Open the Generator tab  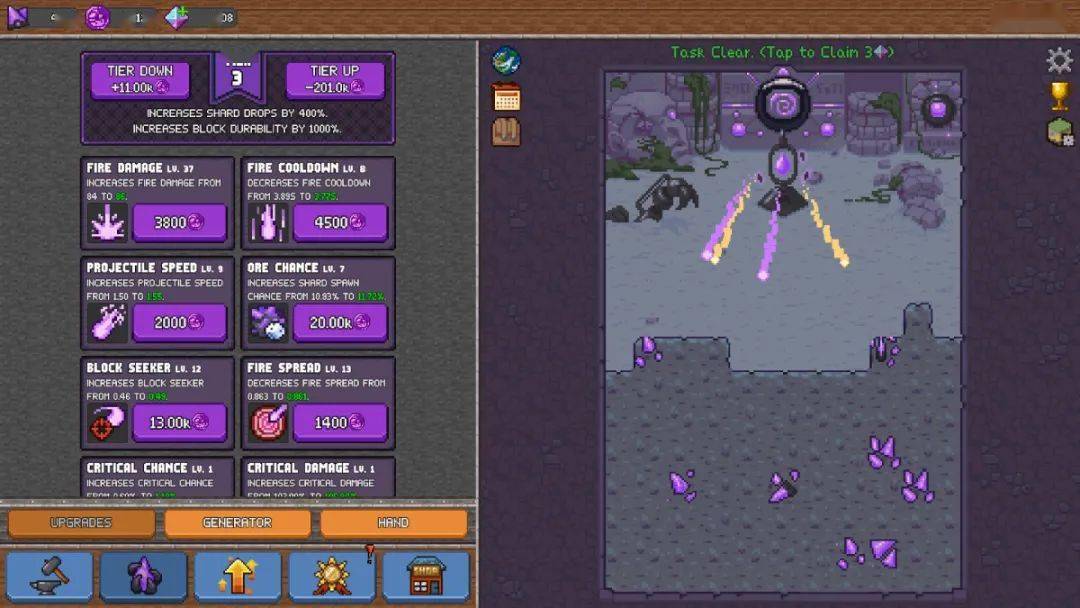[237, 522]
